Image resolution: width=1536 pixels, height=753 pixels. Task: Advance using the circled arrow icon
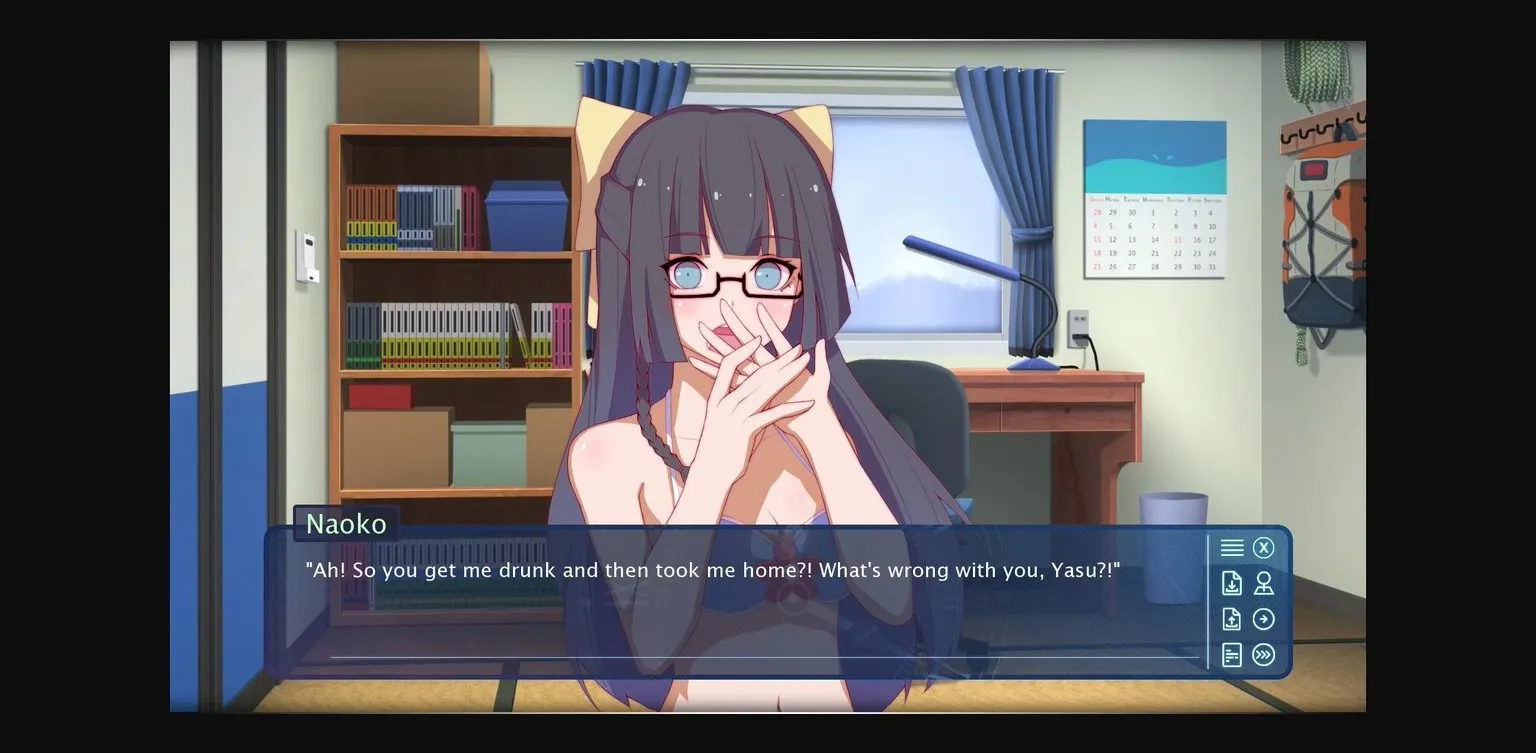click(x=1263, y=619)
